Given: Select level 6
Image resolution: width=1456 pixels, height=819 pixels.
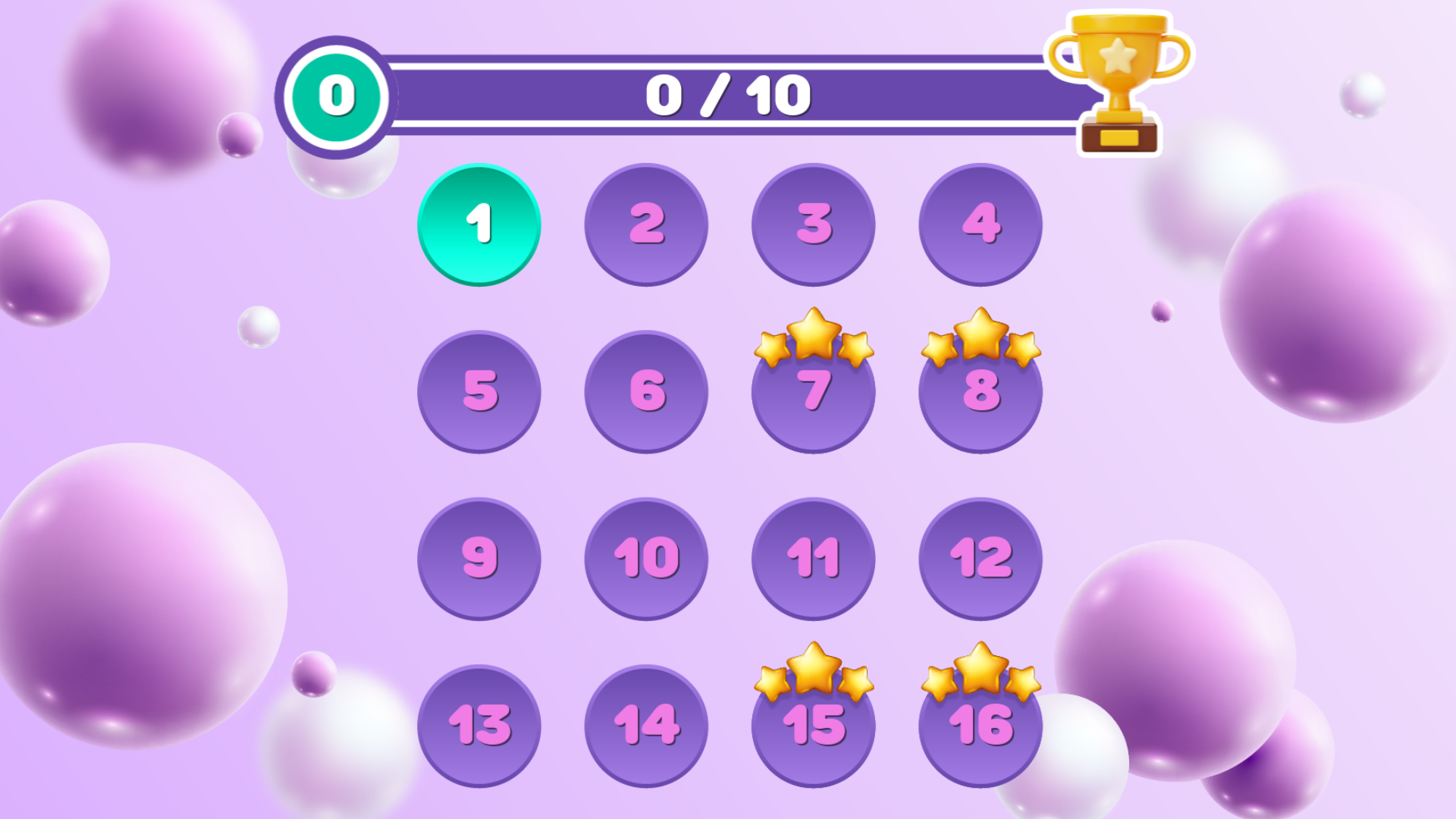Looking at the screenshot, I should [645, 392].
